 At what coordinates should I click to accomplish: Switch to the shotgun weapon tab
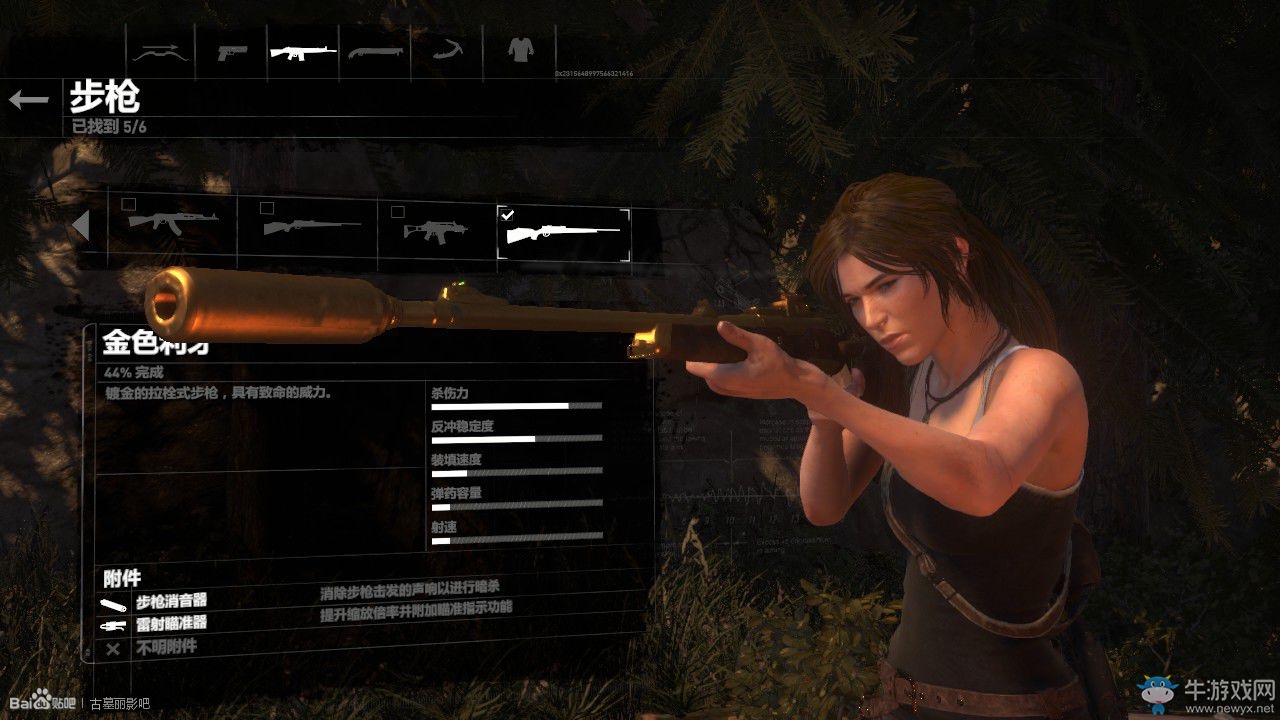click(375, 50)
